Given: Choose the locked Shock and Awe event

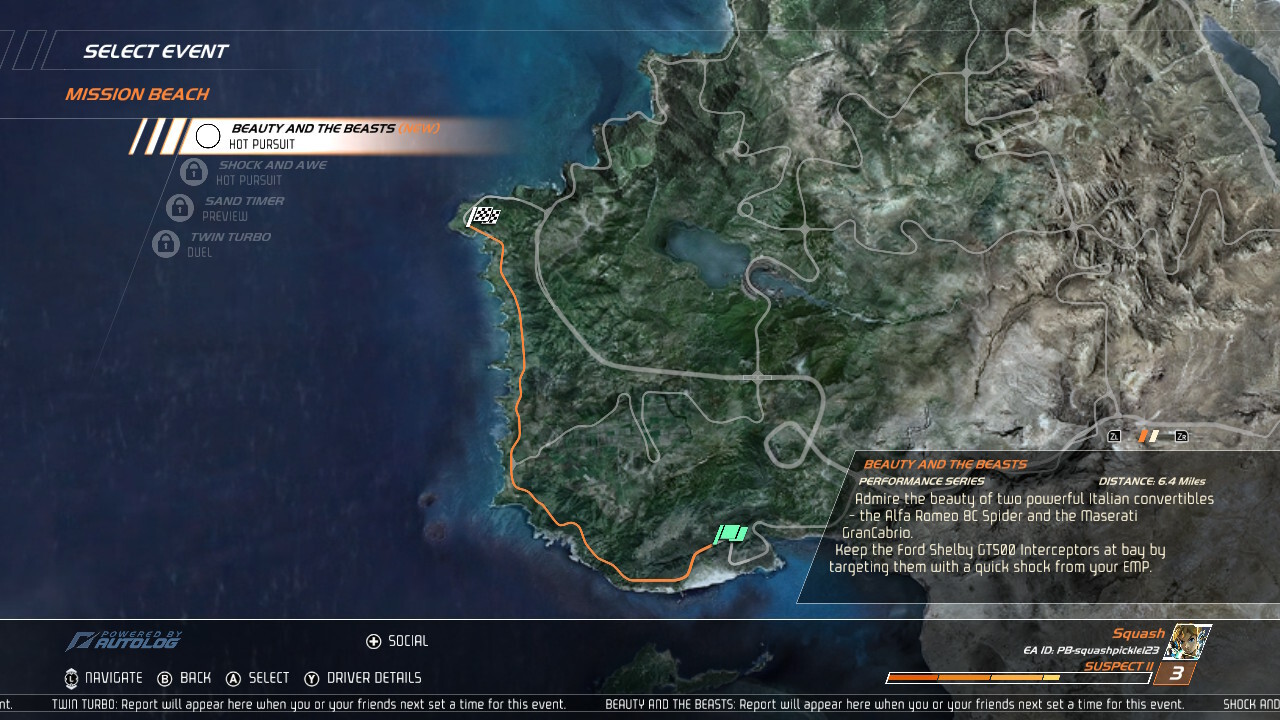Looking at the screenshot, I should coord(270,172).
